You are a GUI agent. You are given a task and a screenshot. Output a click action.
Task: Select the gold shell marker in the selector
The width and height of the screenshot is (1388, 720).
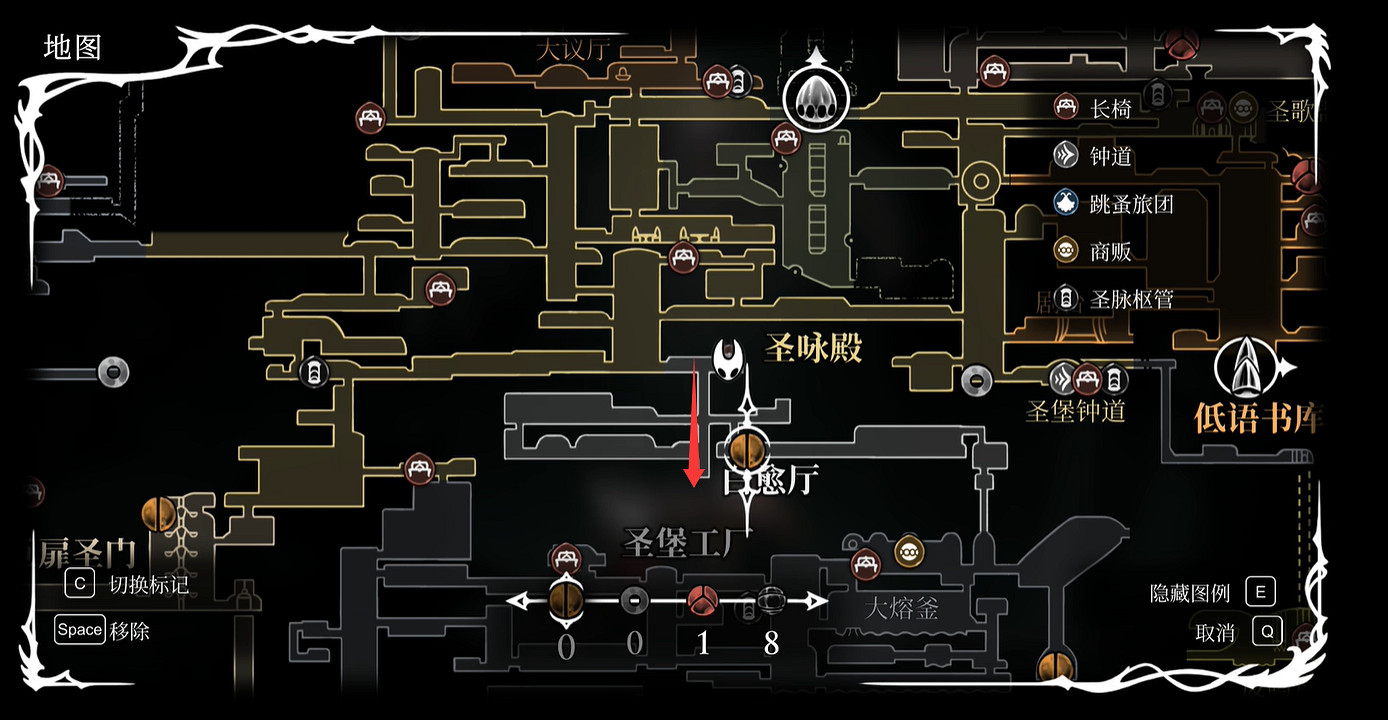(x=566, y=602)
